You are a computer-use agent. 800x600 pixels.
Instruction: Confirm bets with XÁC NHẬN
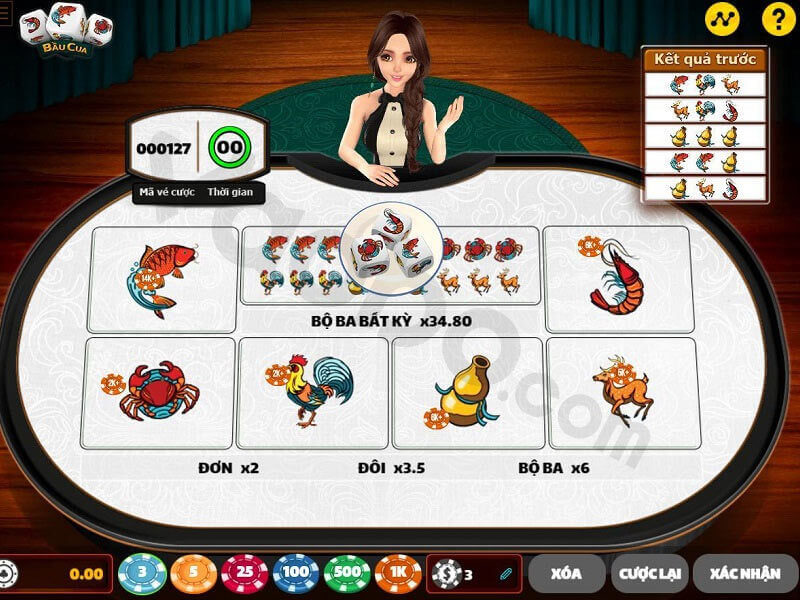point(744,574)
